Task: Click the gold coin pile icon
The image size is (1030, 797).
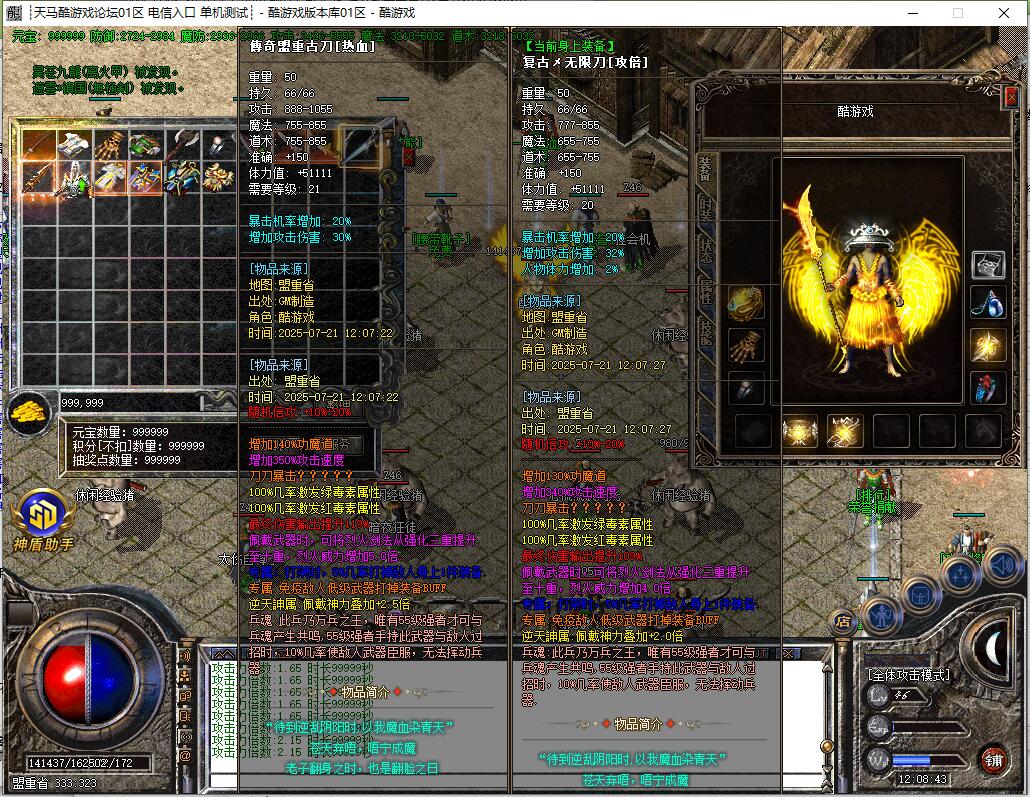Action: point(30,409)
